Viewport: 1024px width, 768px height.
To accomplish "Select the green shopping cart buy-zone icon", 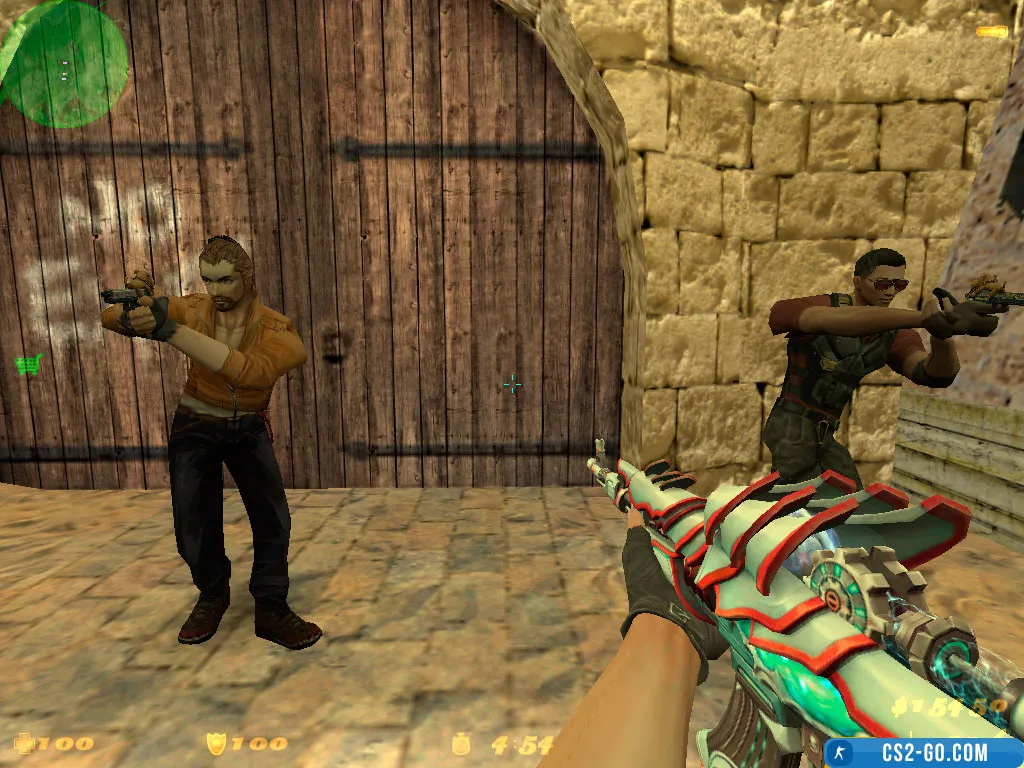I will pyautogui.click(x=28, y=364).
